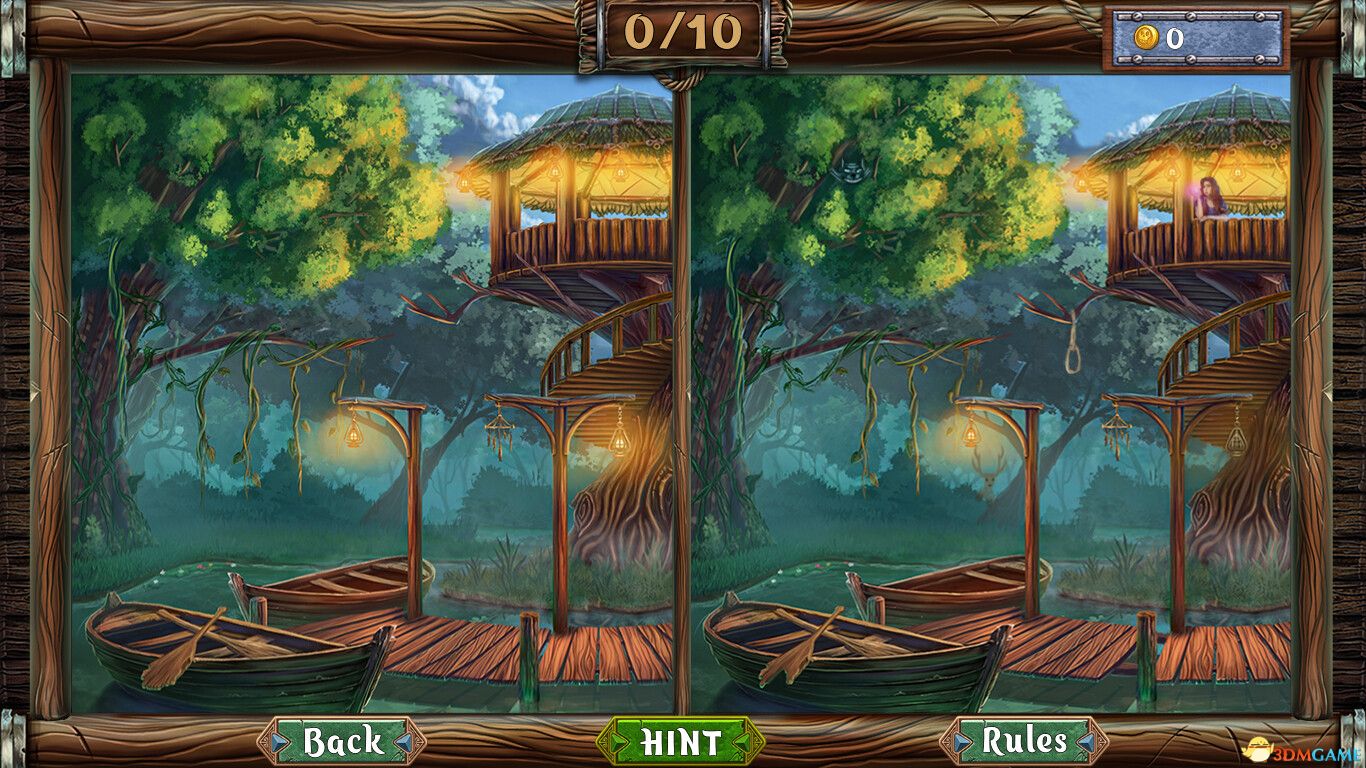Click the Back button
1366x768 pixels.
click(342, 743)
